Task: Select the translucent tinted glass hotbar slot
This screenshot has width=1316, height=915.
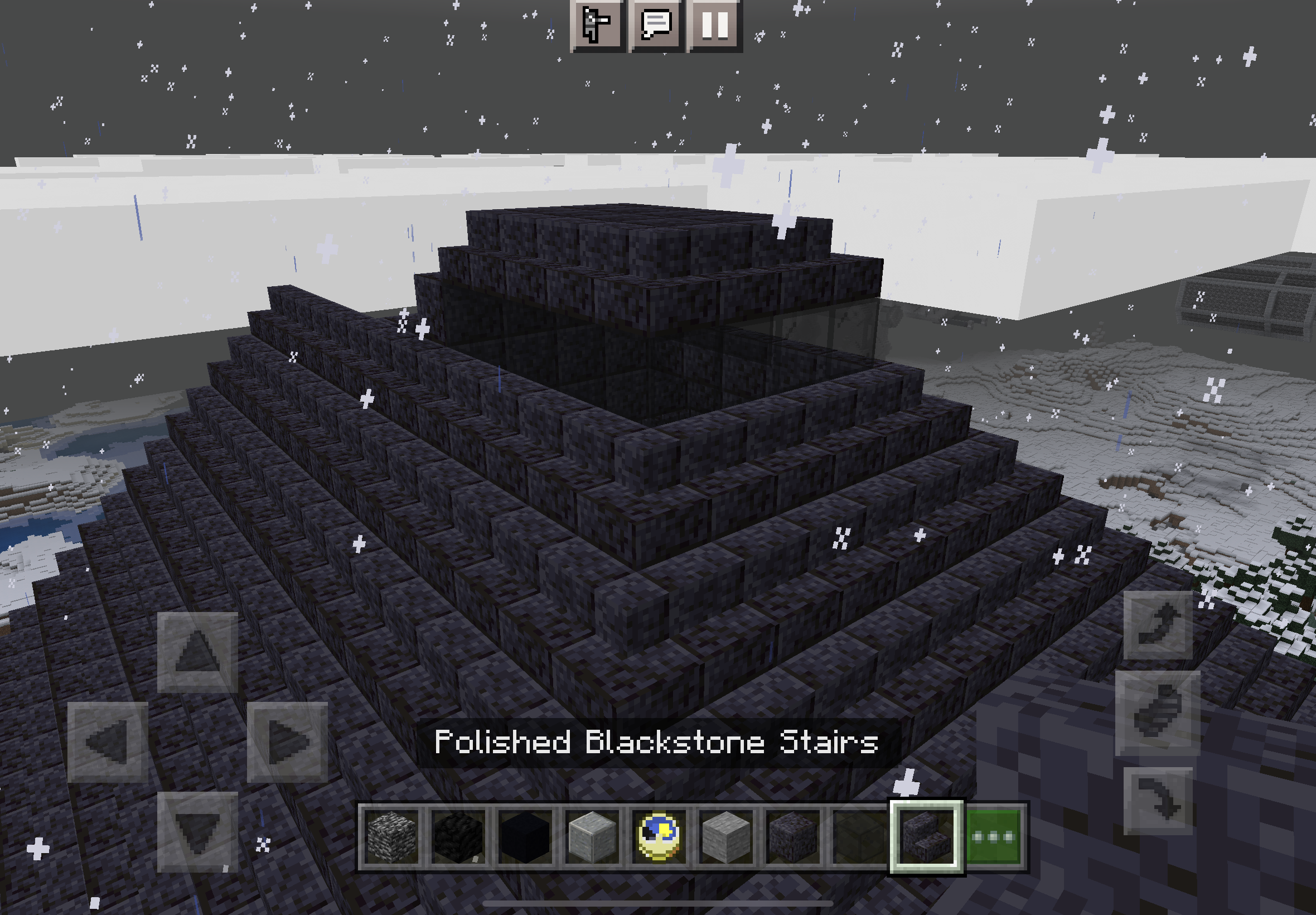Action: point(859,837)
